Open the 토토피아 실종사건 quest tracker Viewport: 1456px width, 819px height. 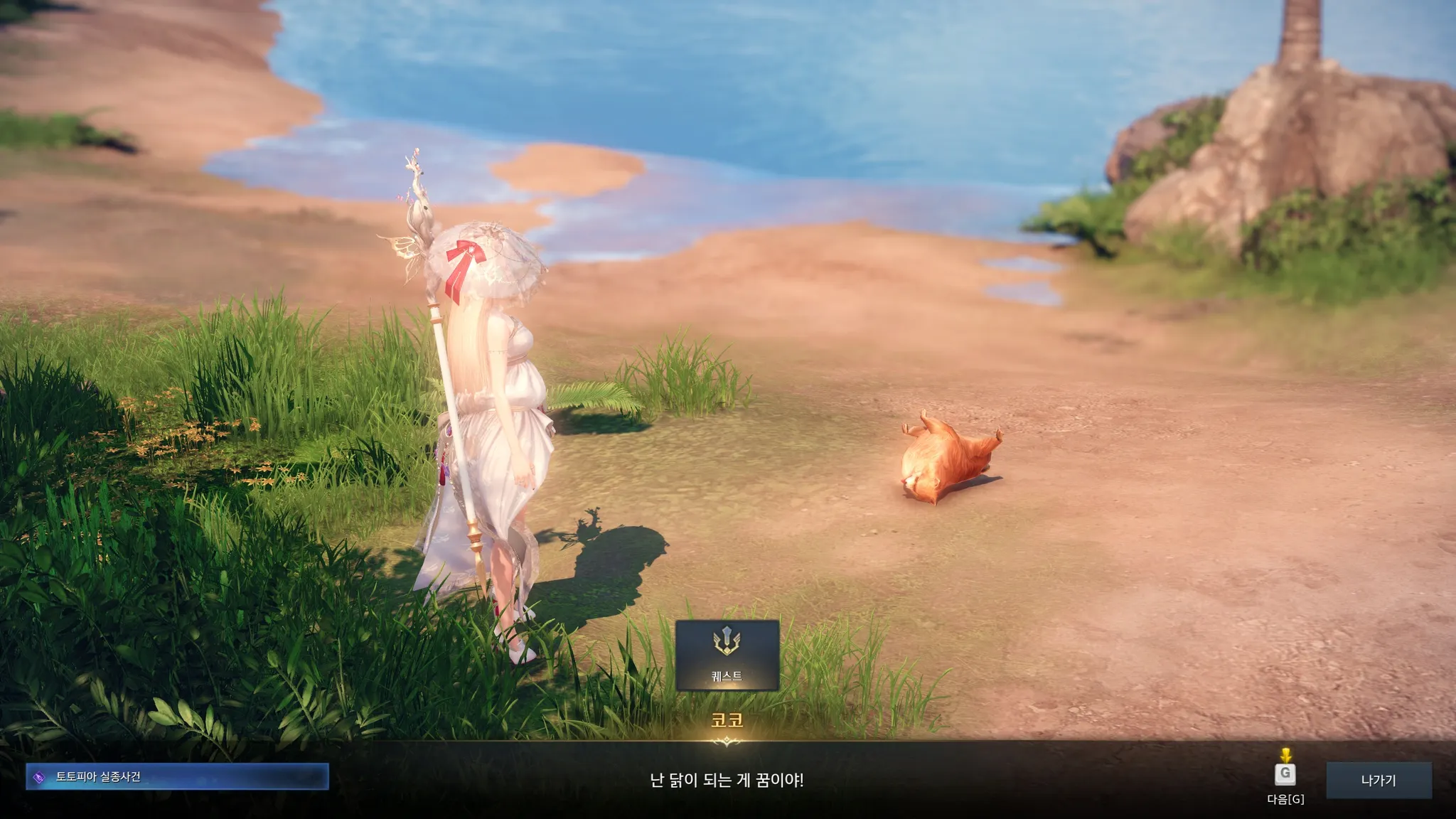coord(177,776)
